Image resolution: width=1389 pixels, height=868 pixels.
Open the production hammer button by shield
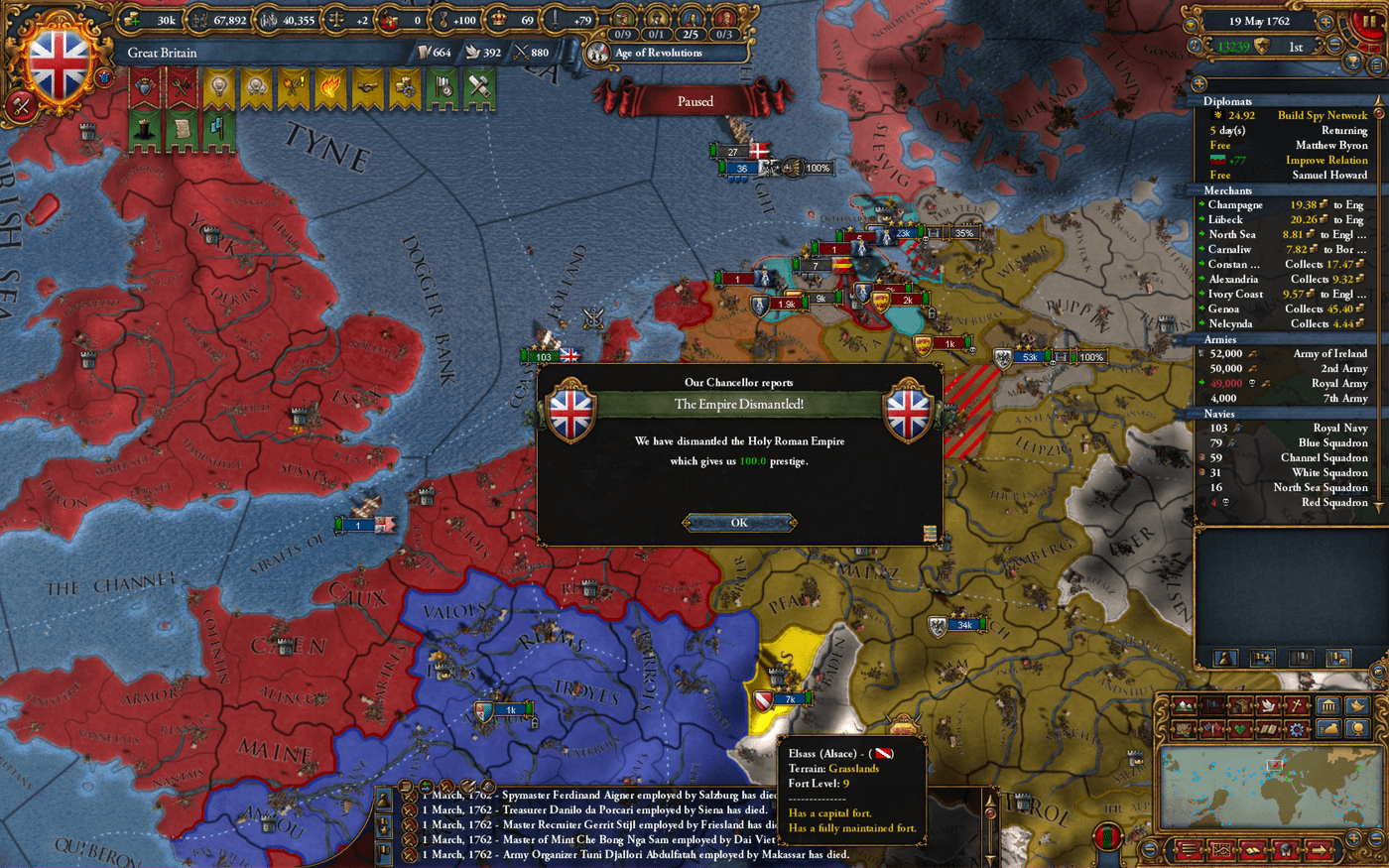click(20, 106)
